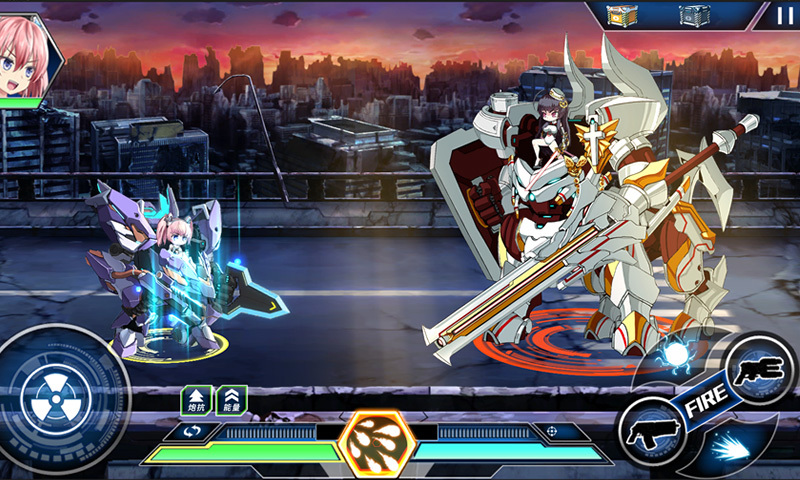Tap the crosshair target icon
800x480 pixels.
pos(551,432)
